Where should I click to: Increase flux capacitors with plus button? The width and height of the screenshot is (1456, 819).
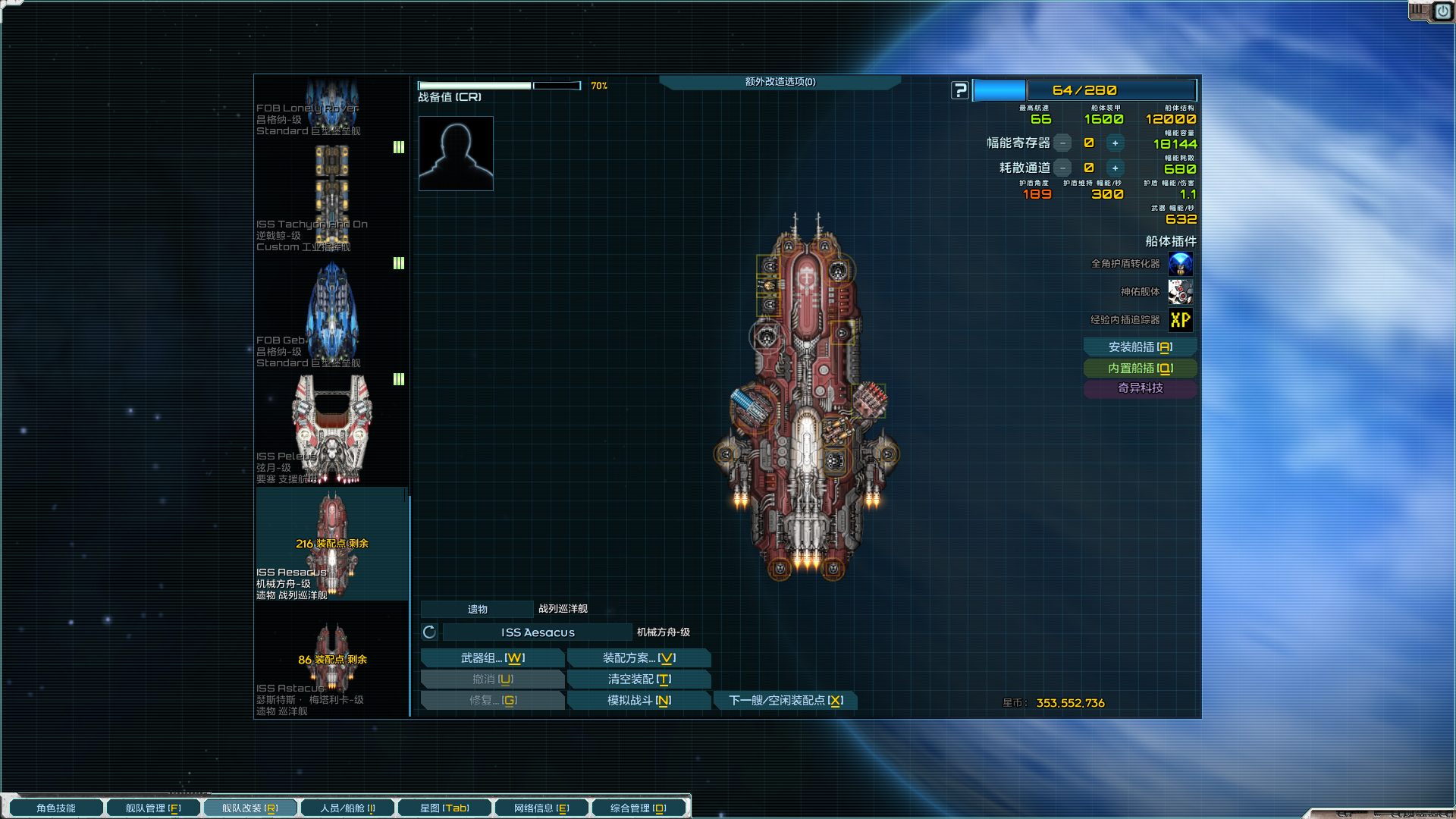coord(1115,143)
